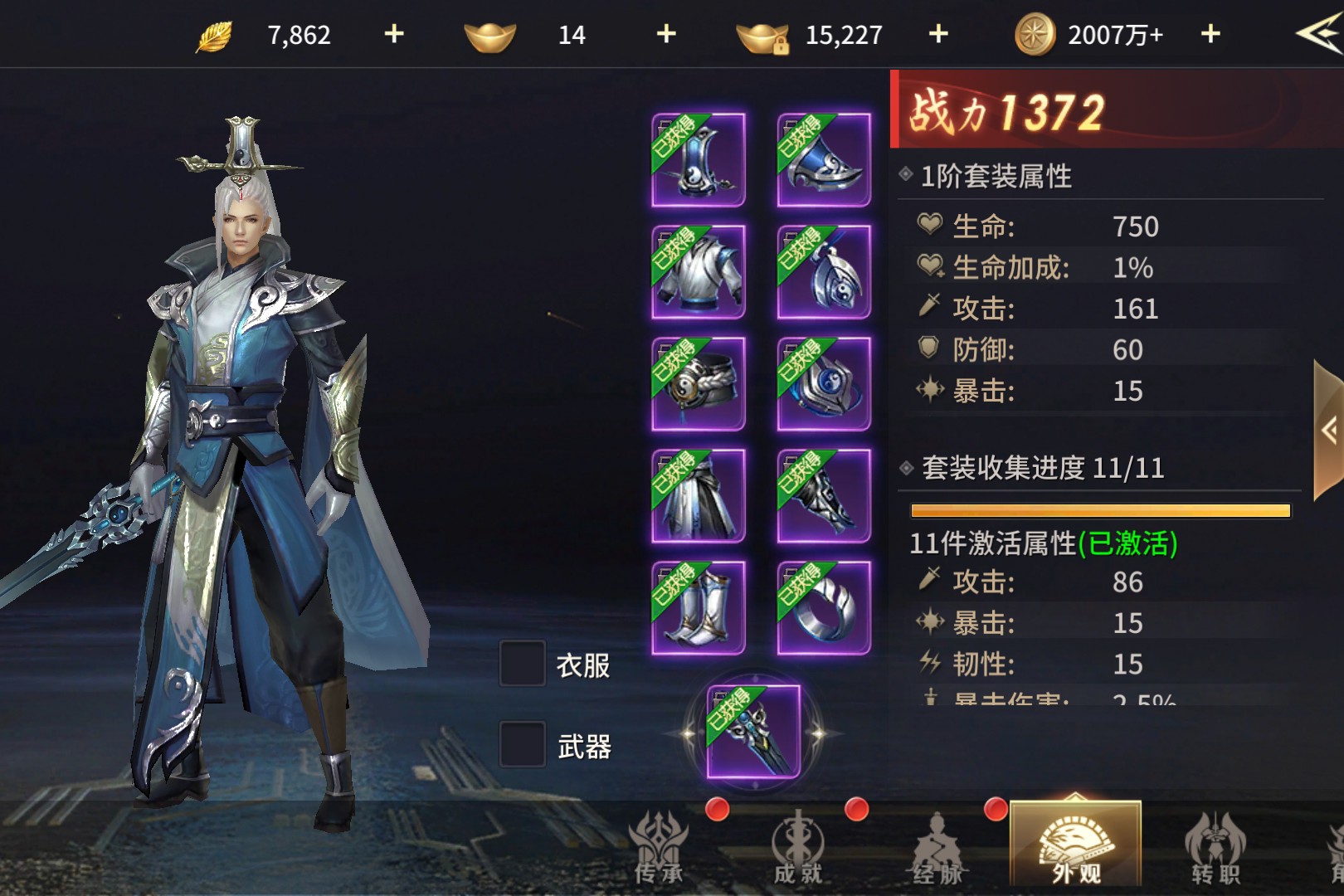Select the sword weapon appearance slot
1344x896 pixels.
point(753,733)
